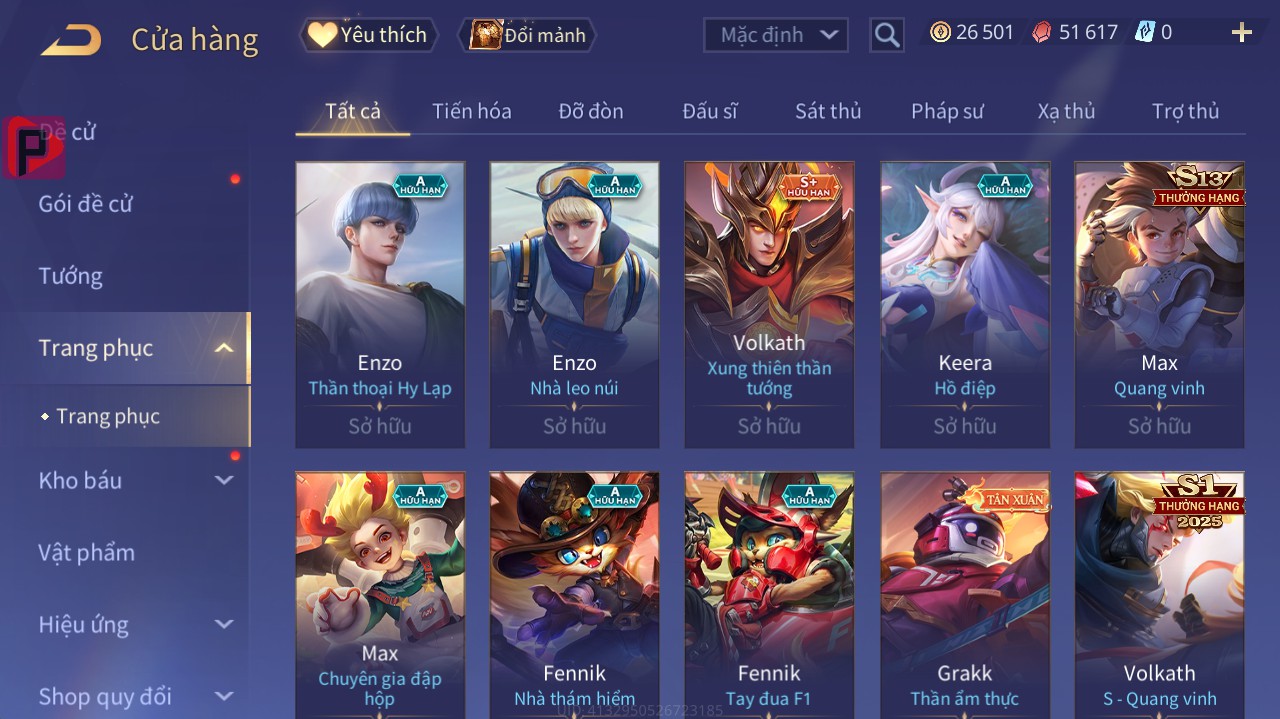Screen dimensions: 1280x719
Task: Go to the Tướng shop section
Action: click(x=71, y=276)
